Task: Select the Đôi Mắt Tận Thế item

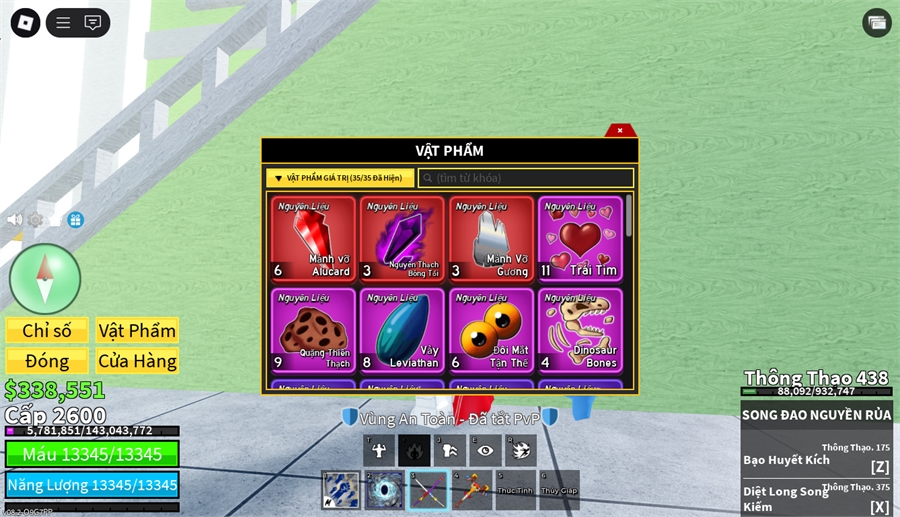Action: click(490, 329)
